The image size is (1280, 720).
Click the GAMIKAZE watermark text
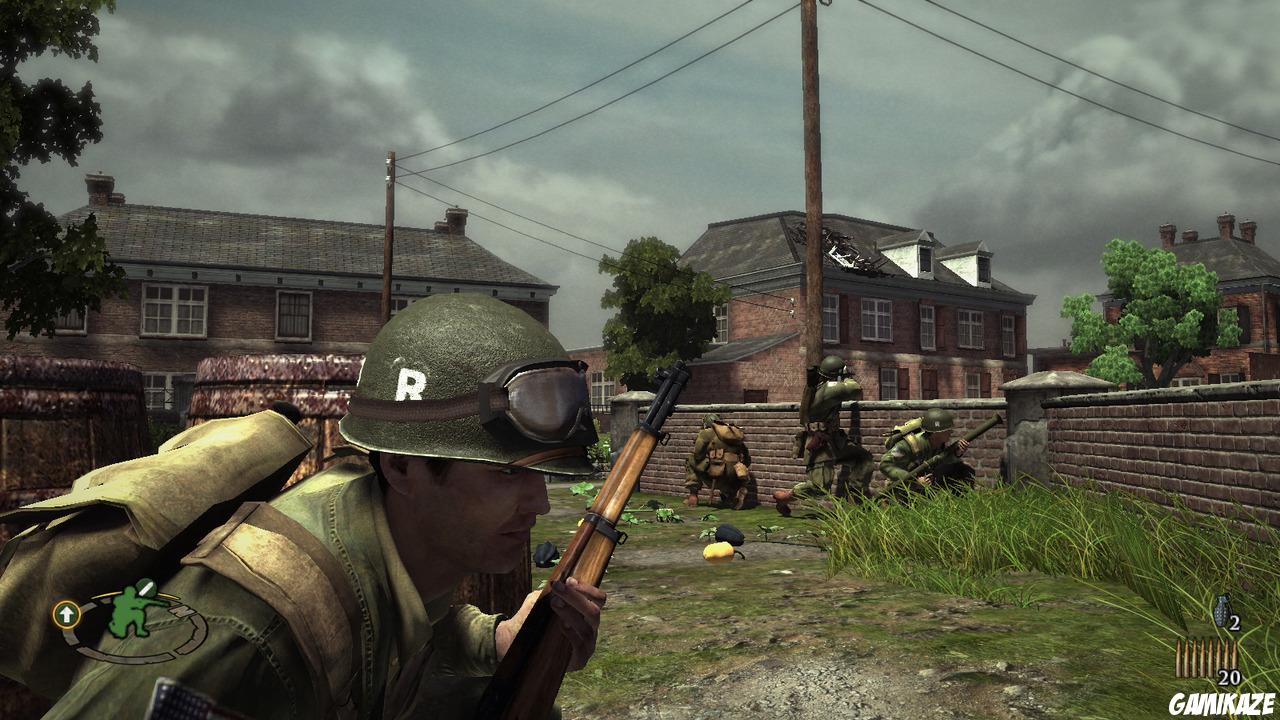tap(1222, 701)
